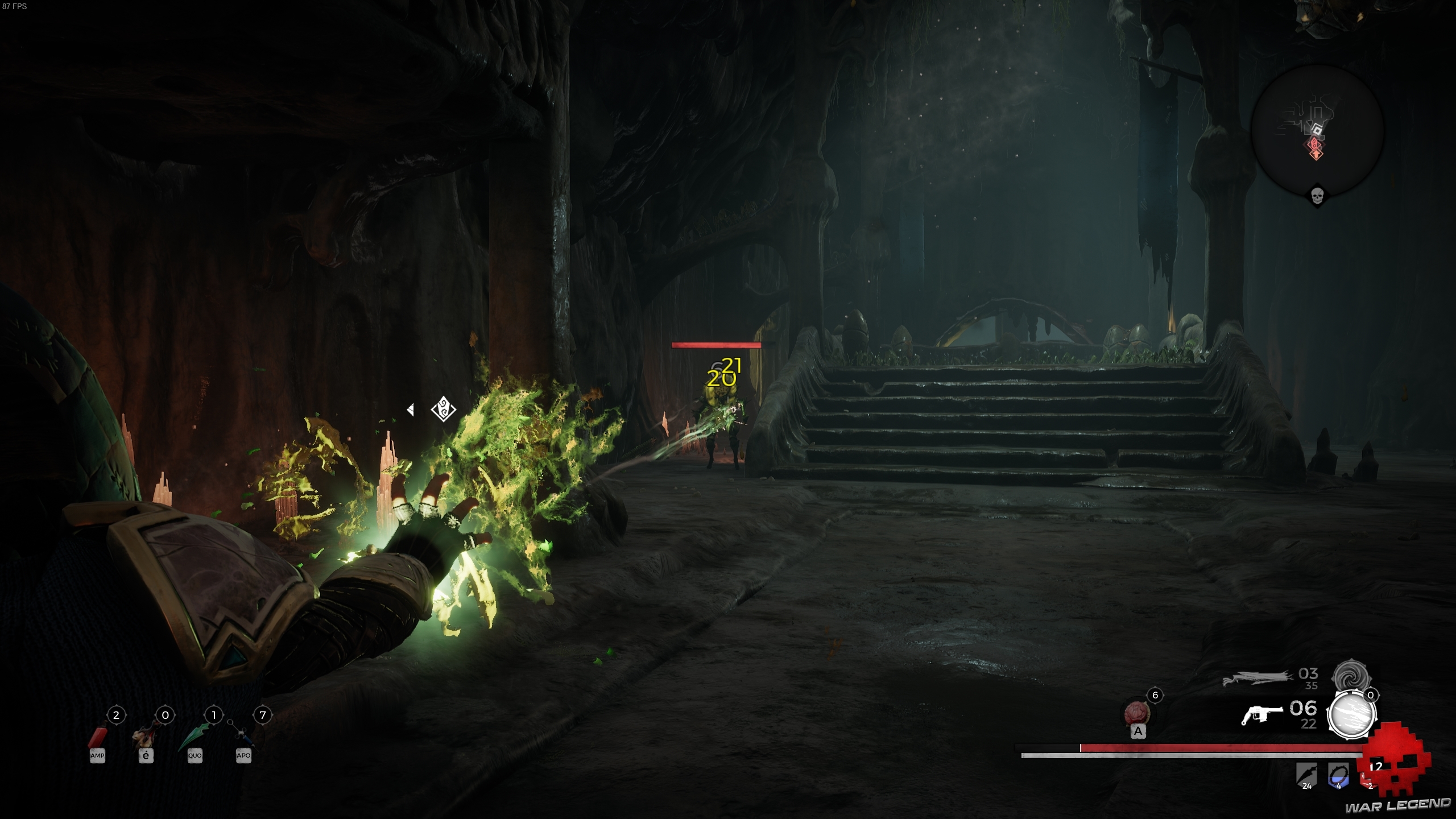
Task: Select the green dagger consumable labeled QUO
Action: point(194,736)
